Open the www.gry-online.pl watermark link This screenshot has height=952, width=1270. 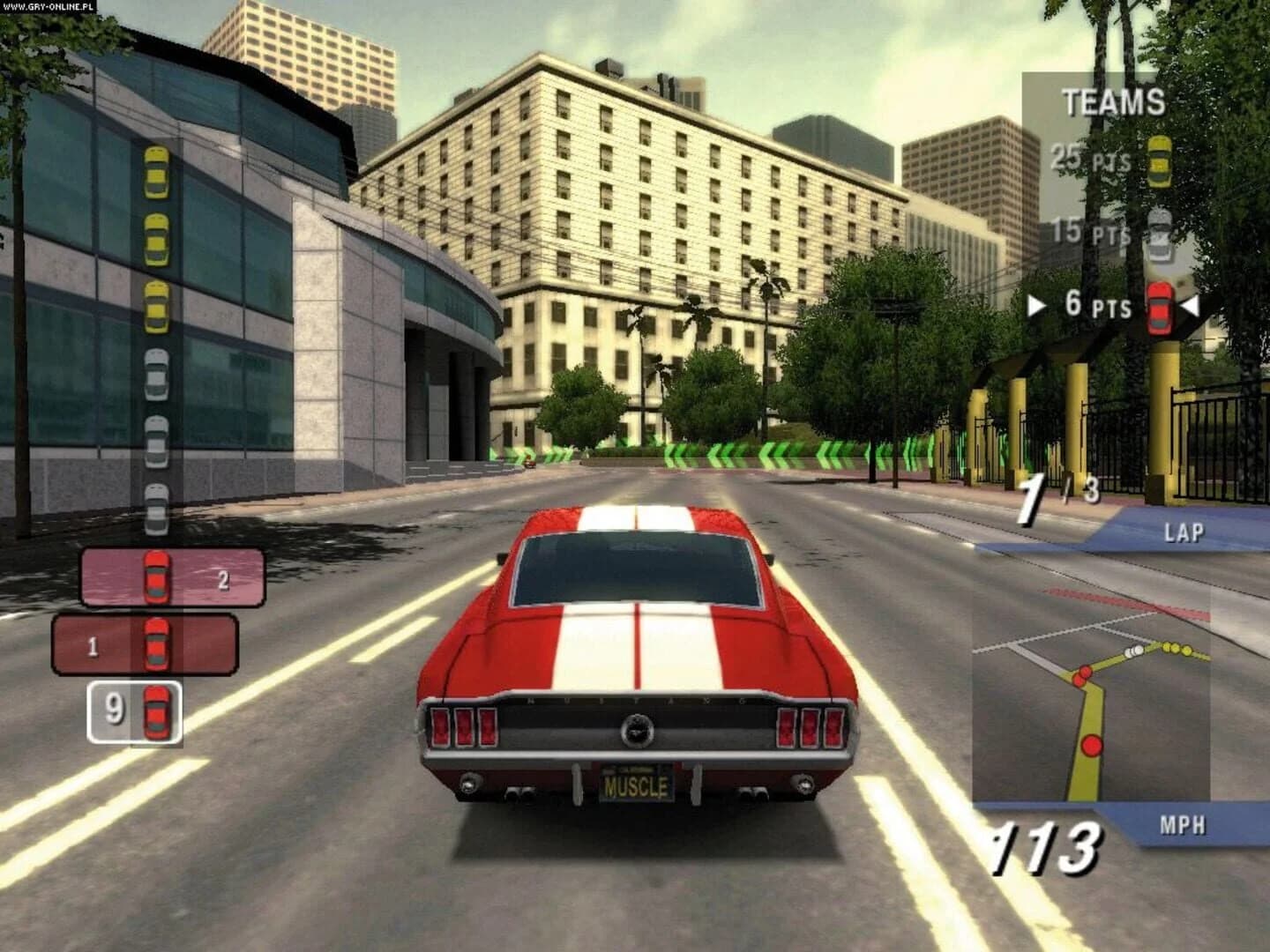point(49,7)
